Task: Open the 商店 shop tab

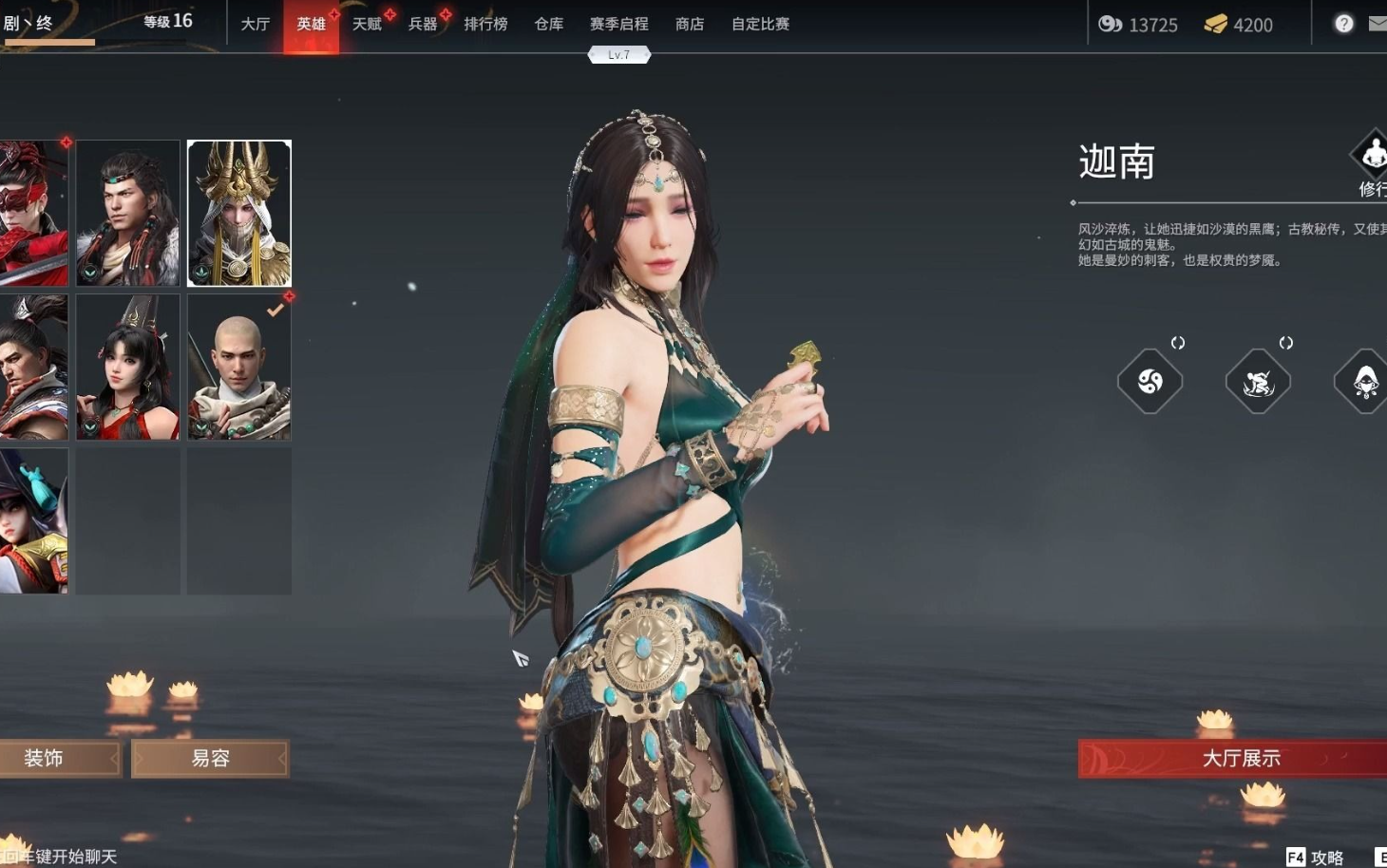Action: coord(690,24)
